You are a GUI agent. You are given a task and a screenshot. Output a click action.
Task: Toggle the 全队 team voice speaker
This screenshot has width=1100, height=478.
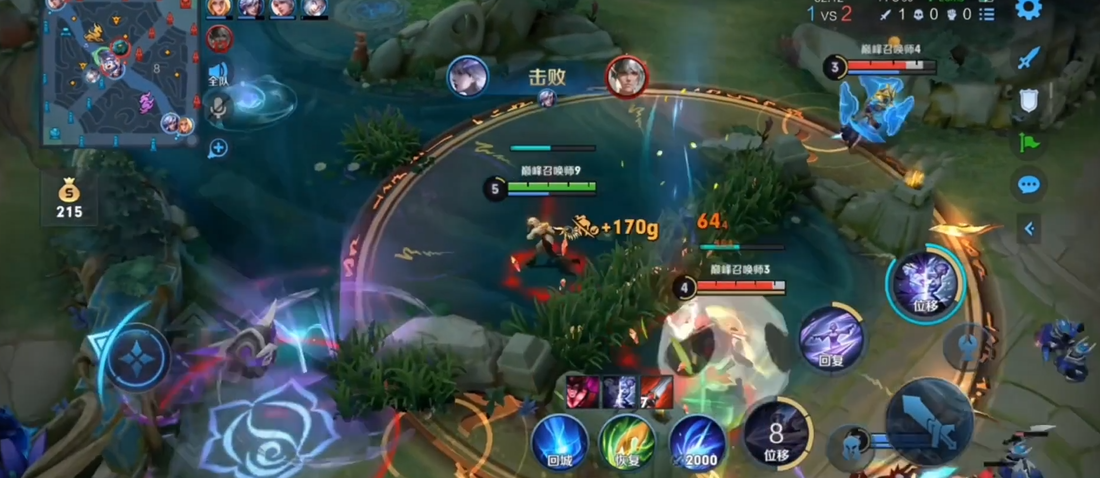(x=218, y=73)
